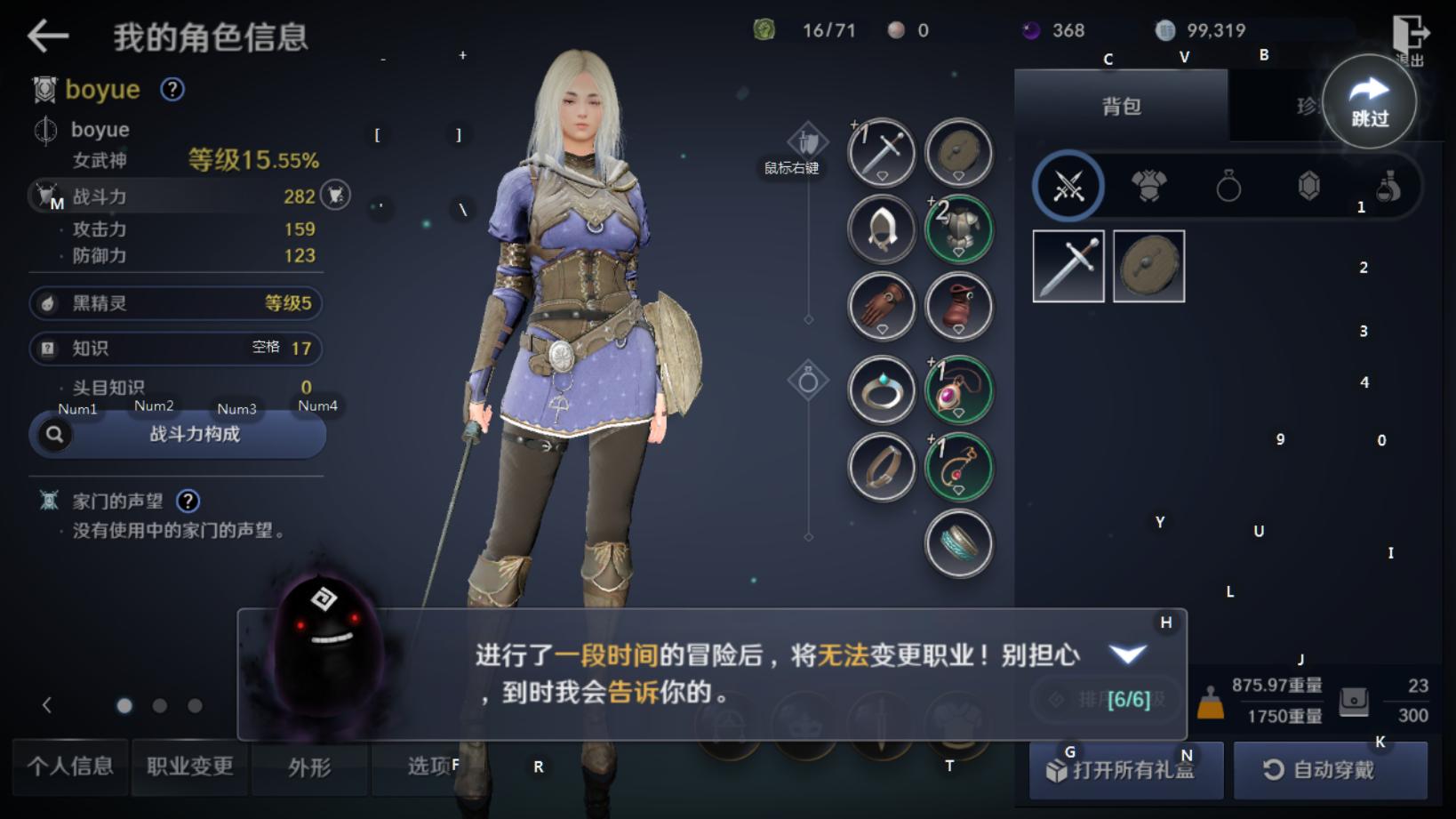The width and height of the screenshot is (1456, 819).
Task: Open the ring accessory category filter
Action: [x=1229, y=188]
